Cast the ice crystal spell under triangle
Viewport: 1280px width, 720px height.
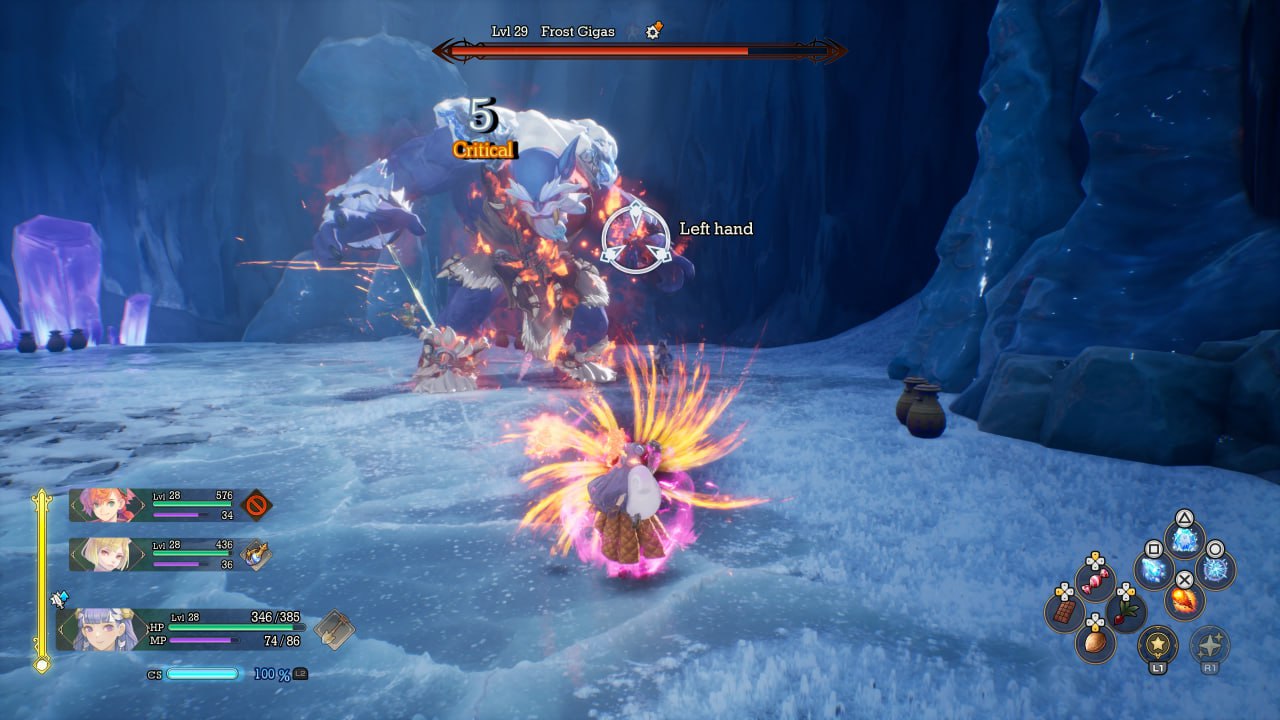click(1184, 540)
